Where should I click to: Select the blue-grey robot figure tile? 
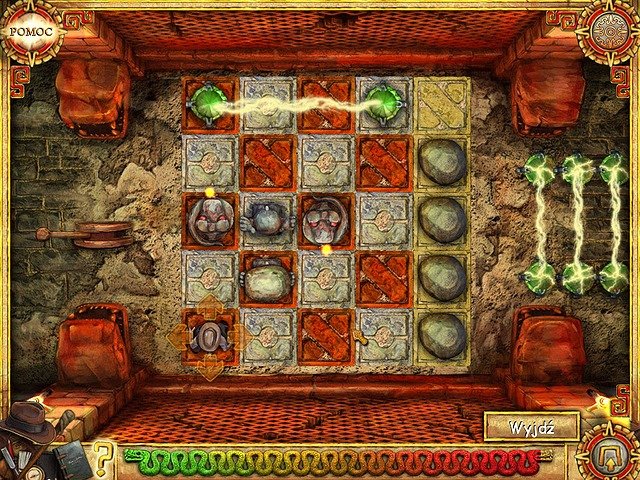267,220
